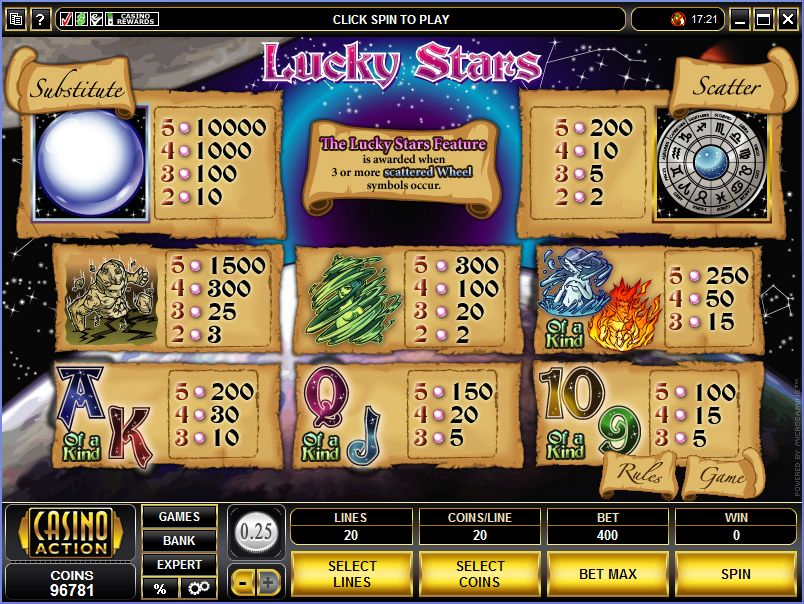Click the SPIN button
The height and width of the screenshot is (604, 804).
point(735,574)
